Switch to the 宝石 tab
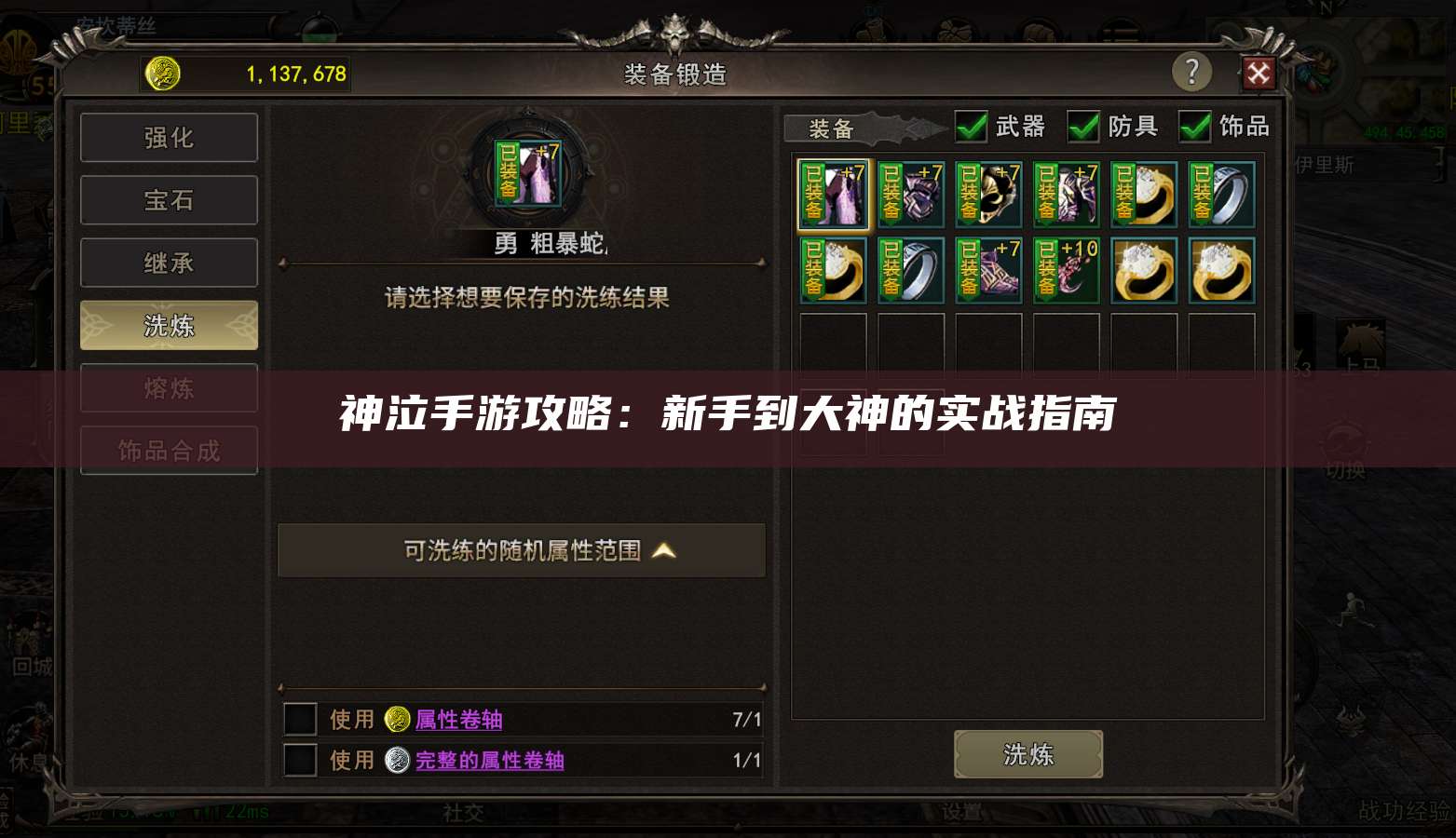This screenshot has height=838, width=1456. coord(169,199)
